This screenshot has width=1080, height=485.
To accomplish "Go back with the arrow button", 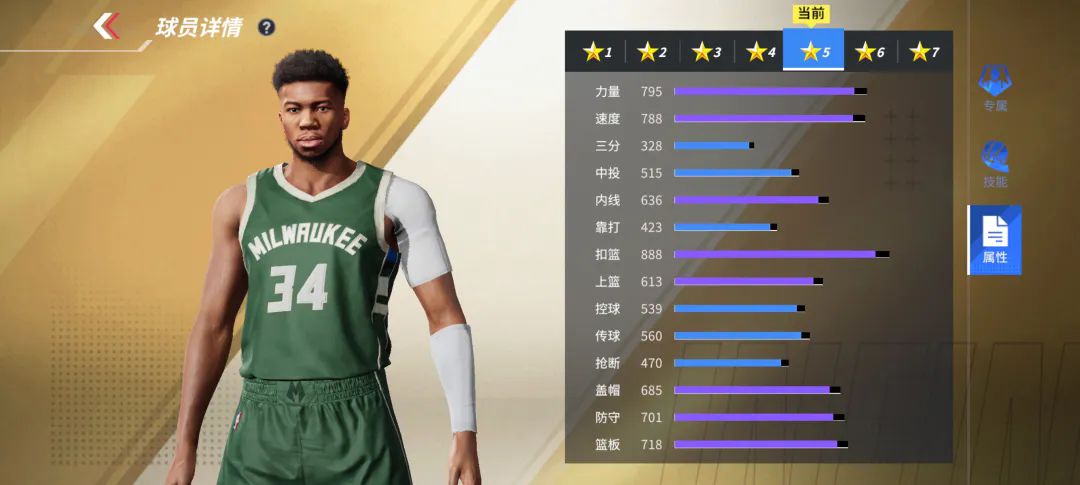I will 107,26.
